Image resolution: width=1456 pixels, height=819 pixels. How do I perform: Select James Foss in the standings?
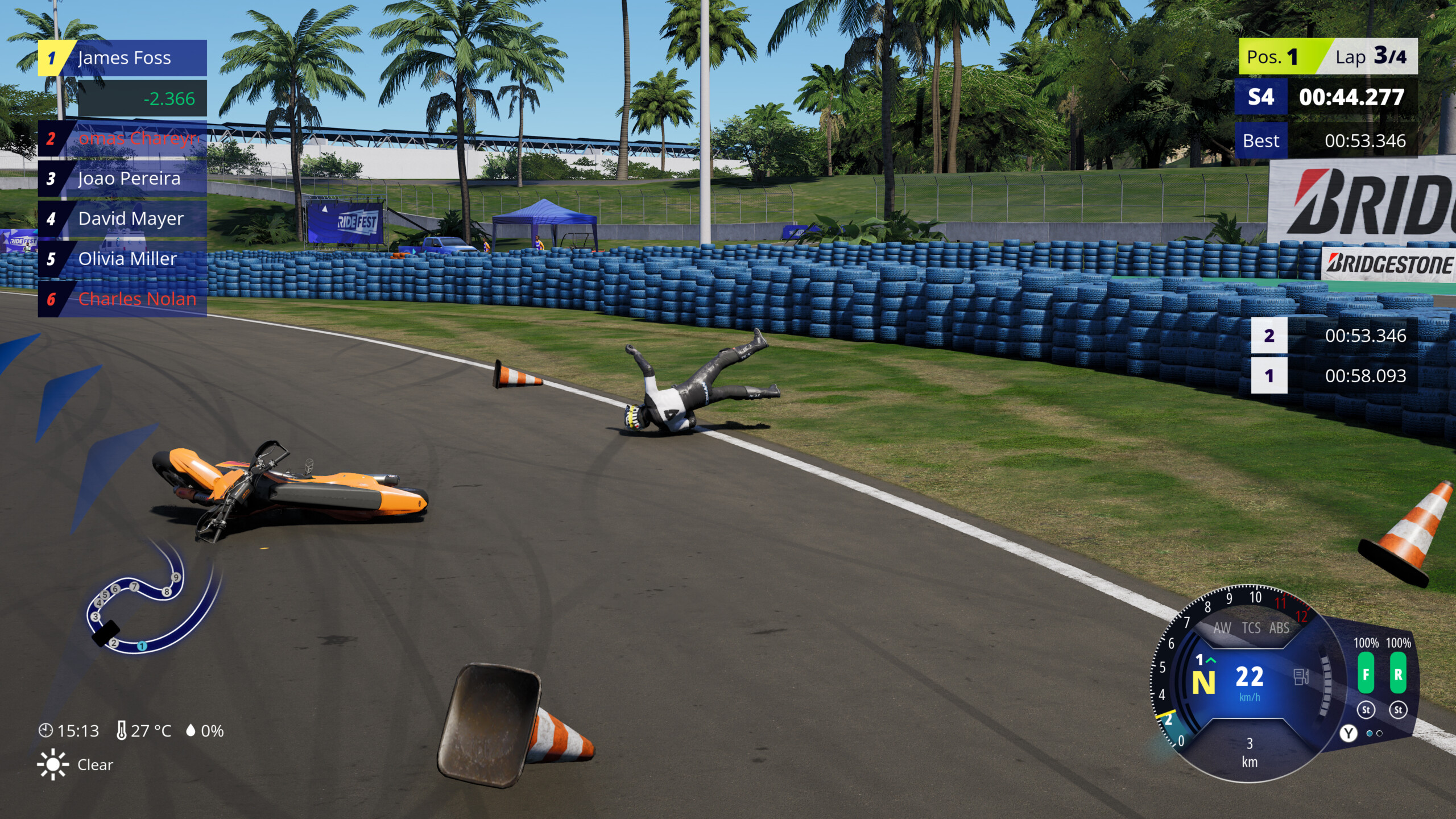coord(123,58)
